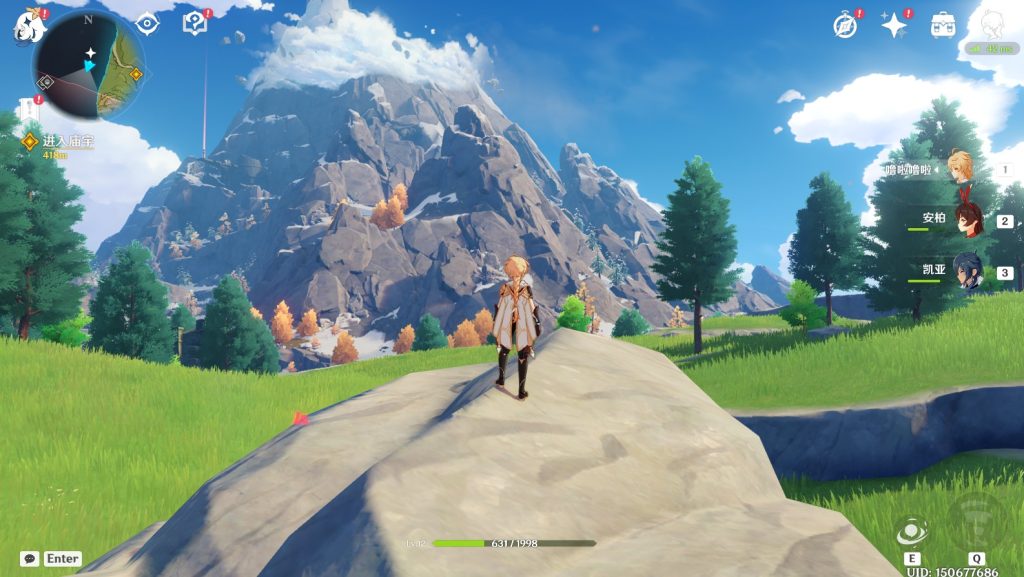Open the backpack inventory
The height and width of the screenshot is (577, 1024).
pos(942,25)
